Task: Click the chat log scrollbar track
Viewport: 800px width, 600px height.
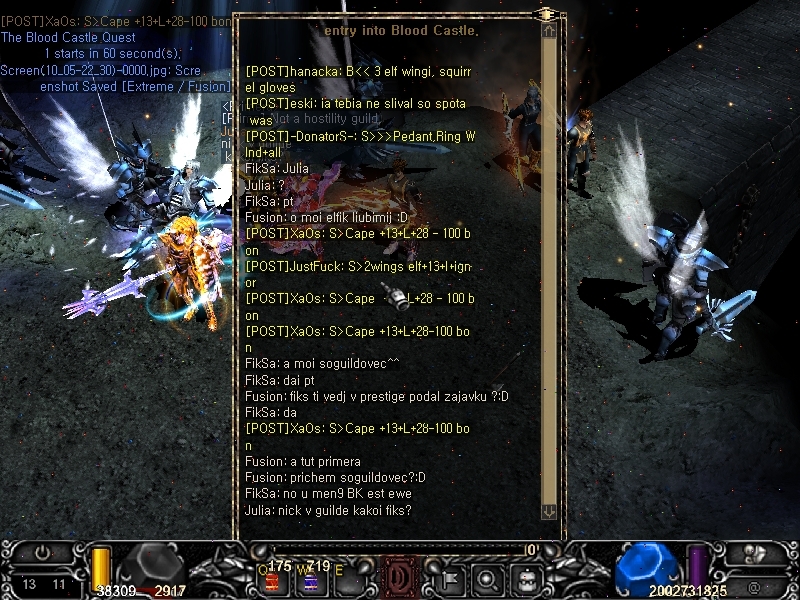Action: tap(548, 270)
